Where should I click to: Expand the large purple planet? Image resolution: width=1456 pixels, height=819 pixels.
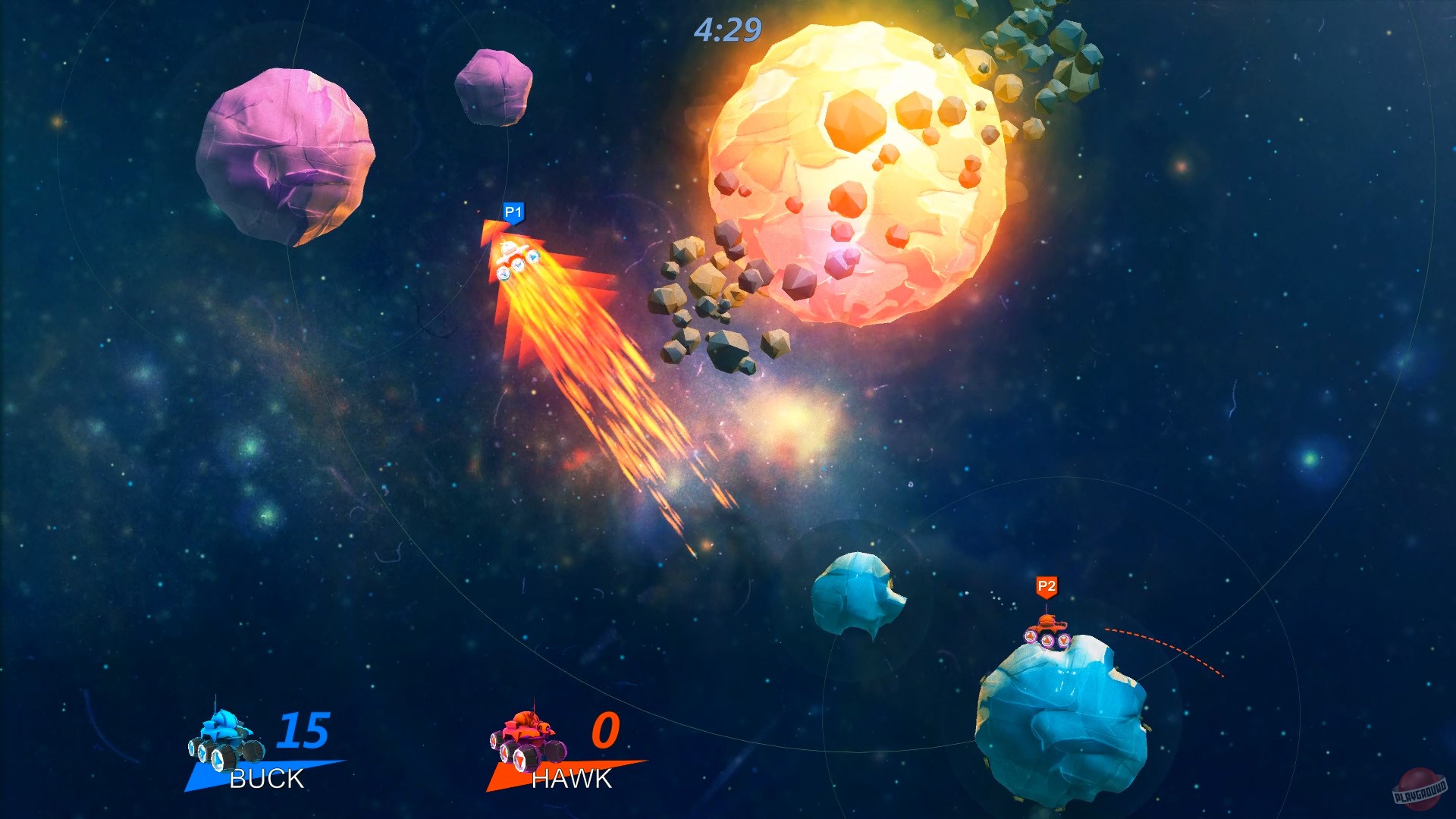288,155
